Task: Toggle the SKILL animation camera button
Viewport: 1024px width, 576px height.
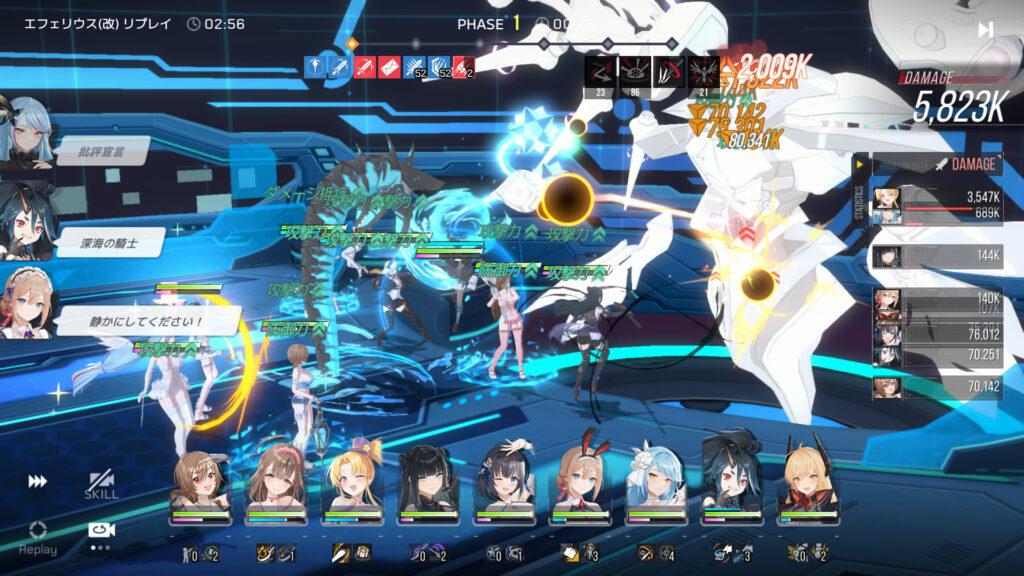Action: (100, 485)
